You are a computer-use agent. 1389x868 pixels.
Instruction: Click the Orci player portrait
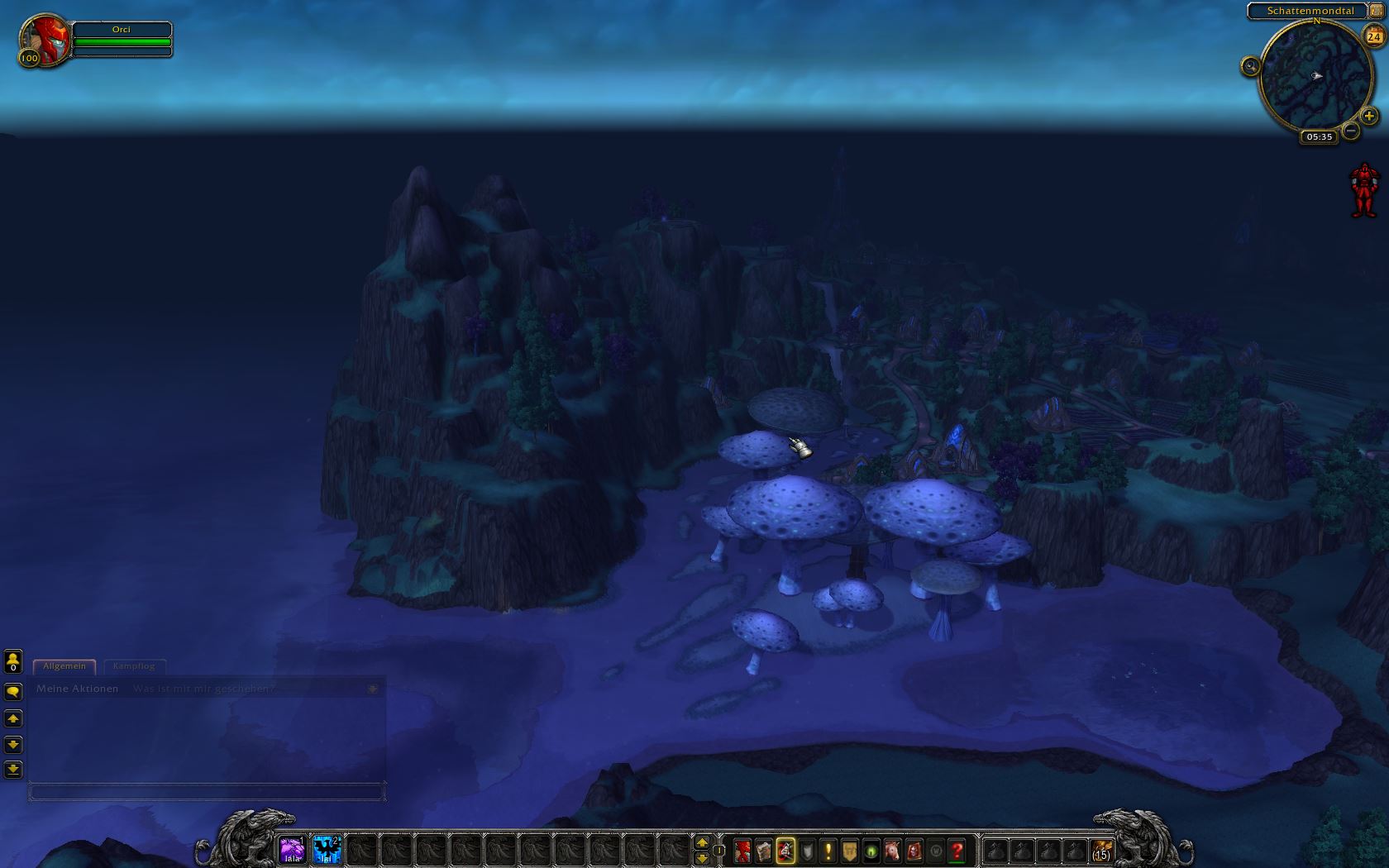pos(45,39)
